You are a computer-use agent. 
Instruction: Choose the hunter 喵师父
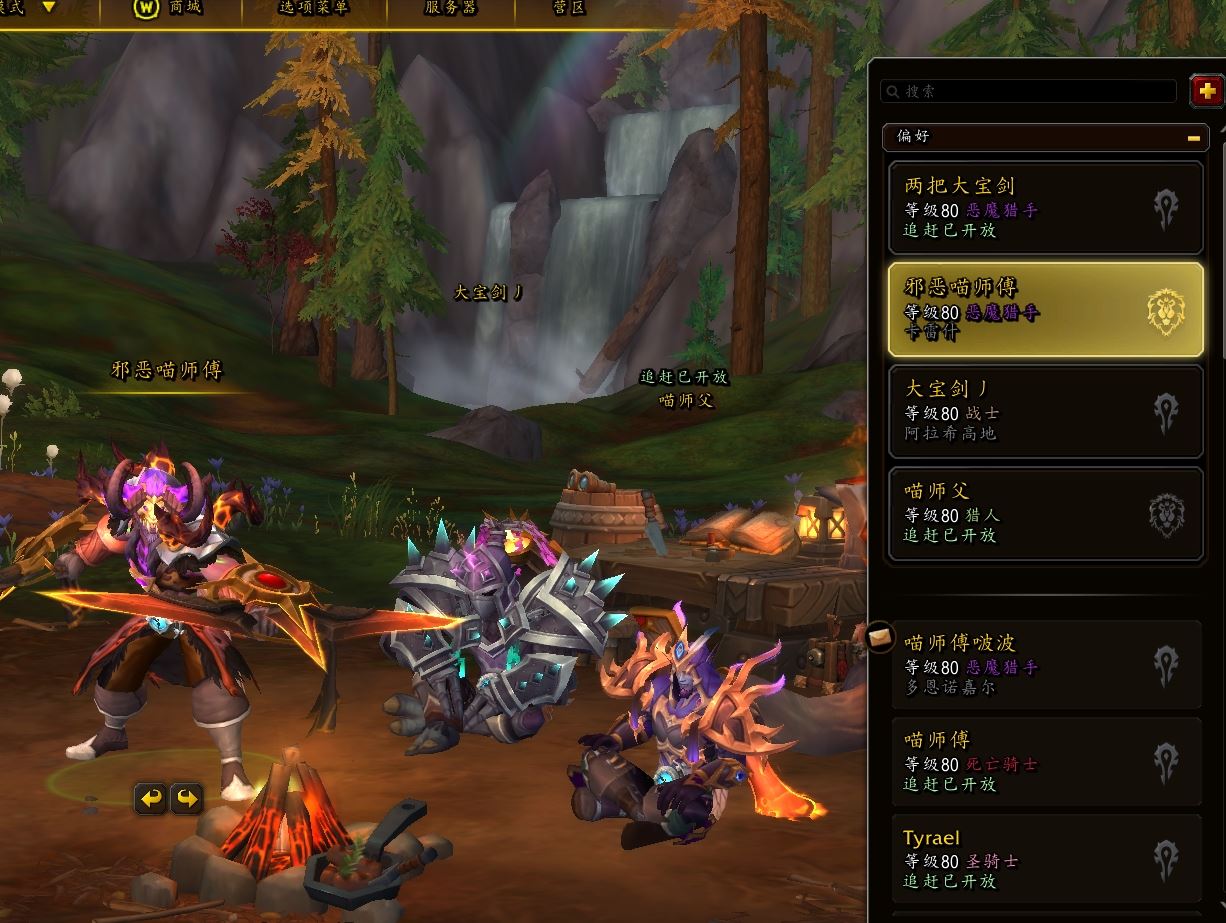tap(1045, 513)
